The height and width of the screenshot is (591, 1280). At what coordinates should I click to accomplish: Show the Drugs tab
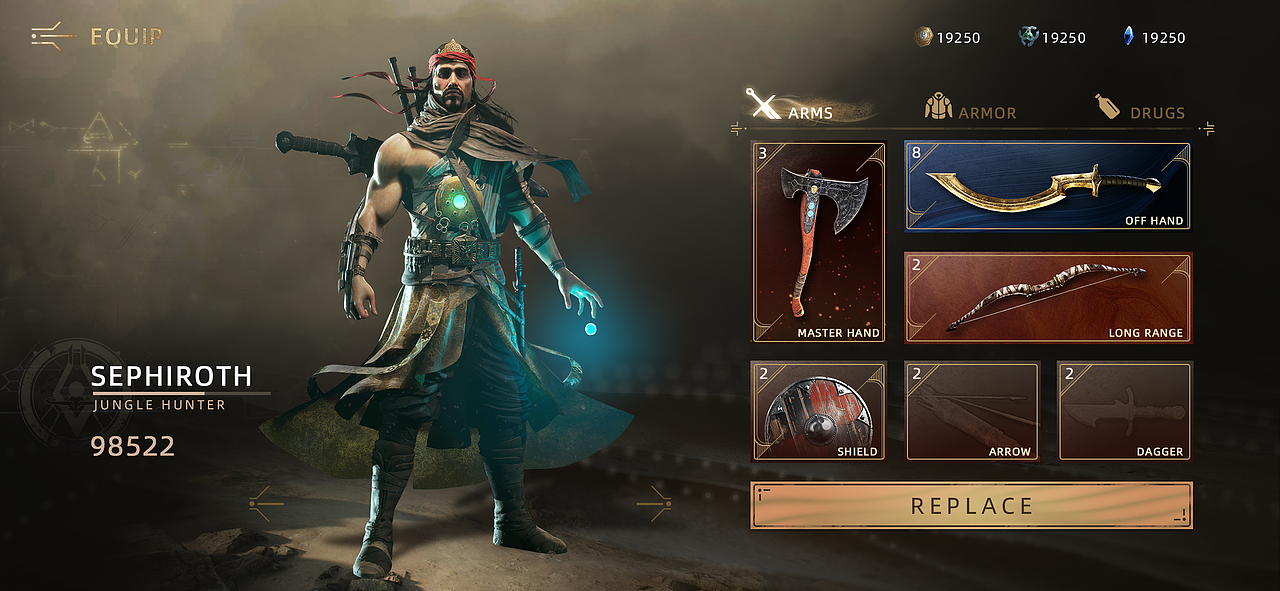click(x=1140, y=108)
